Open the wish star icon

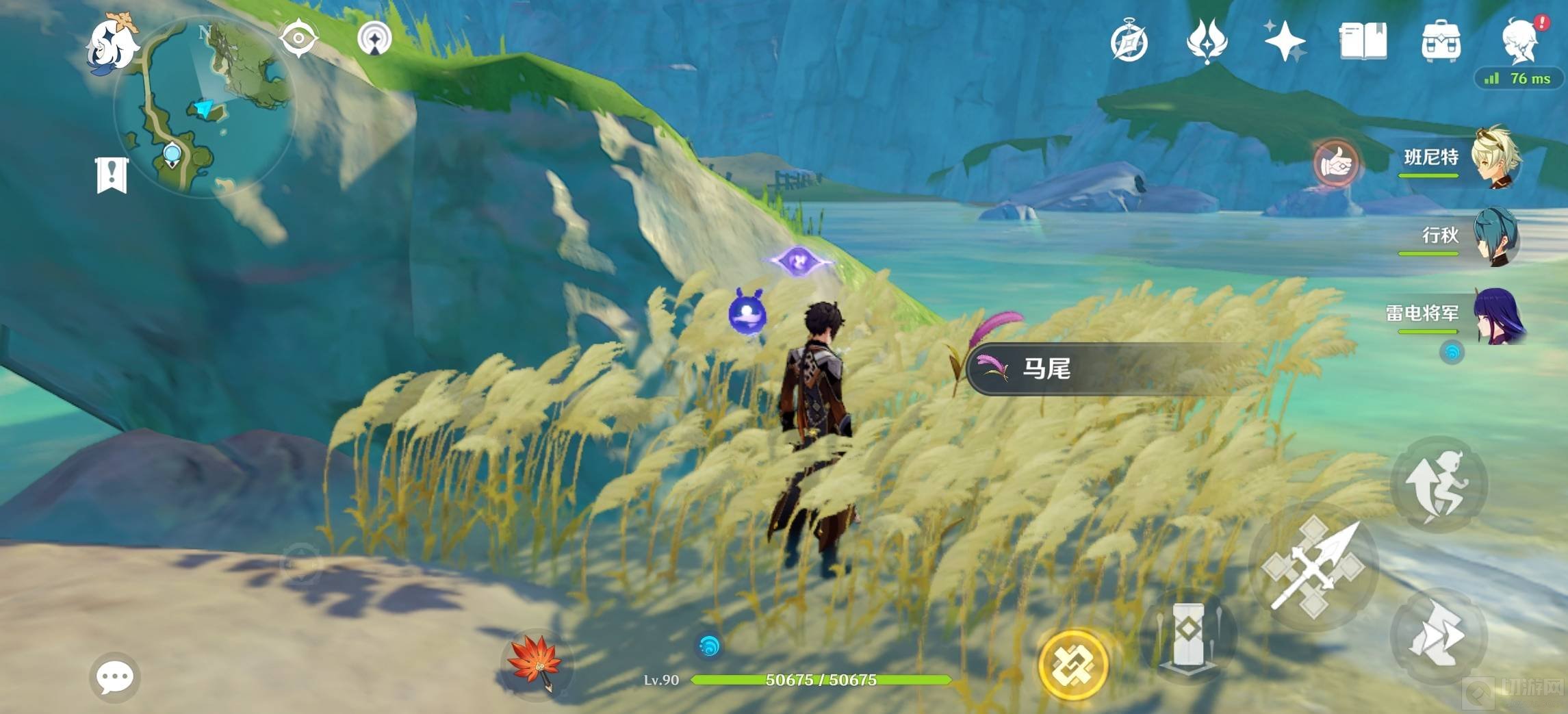[x=1284, y=41]
